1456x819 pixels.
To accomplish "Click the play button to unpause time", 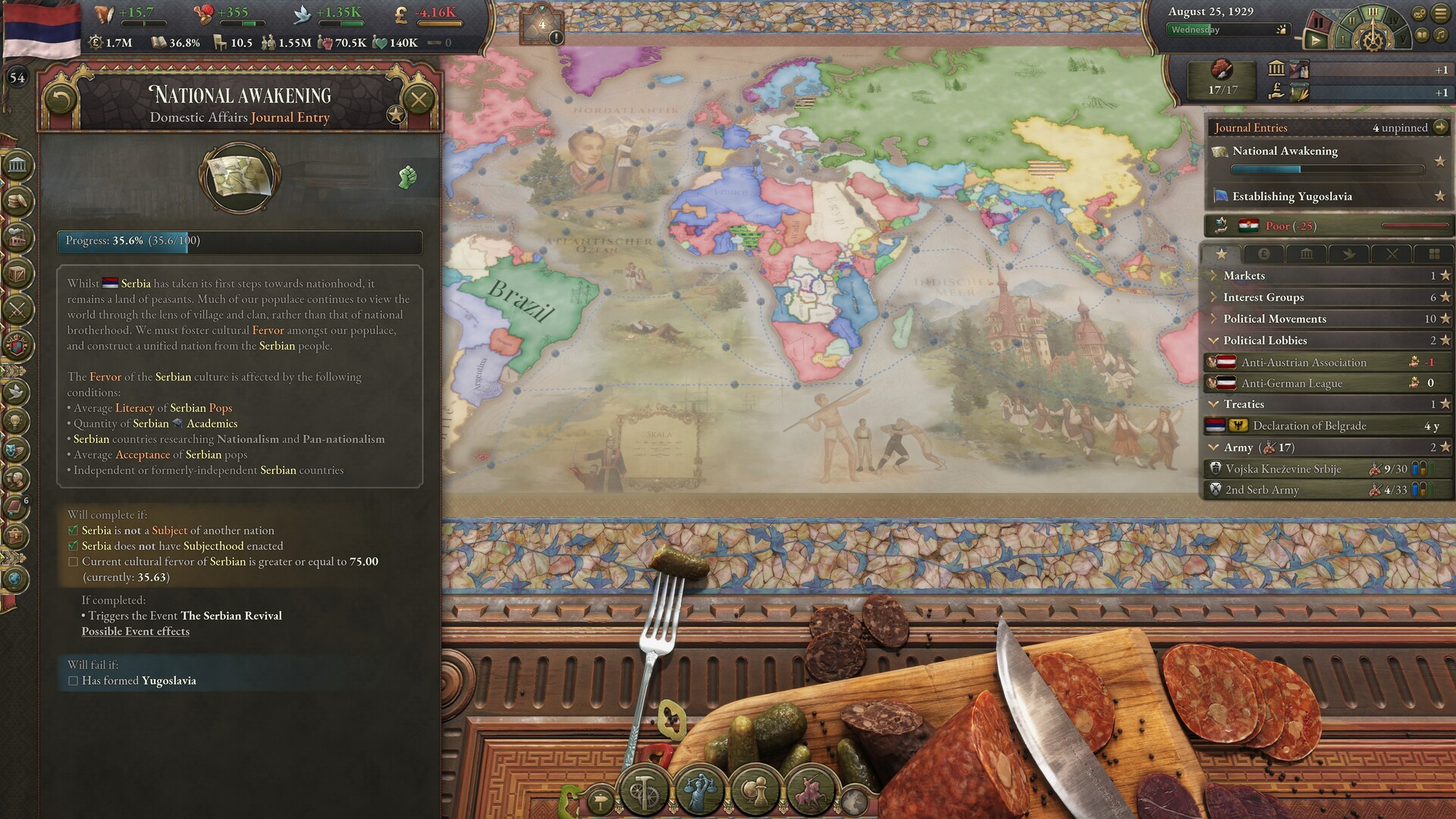I will click(1316, 40).
